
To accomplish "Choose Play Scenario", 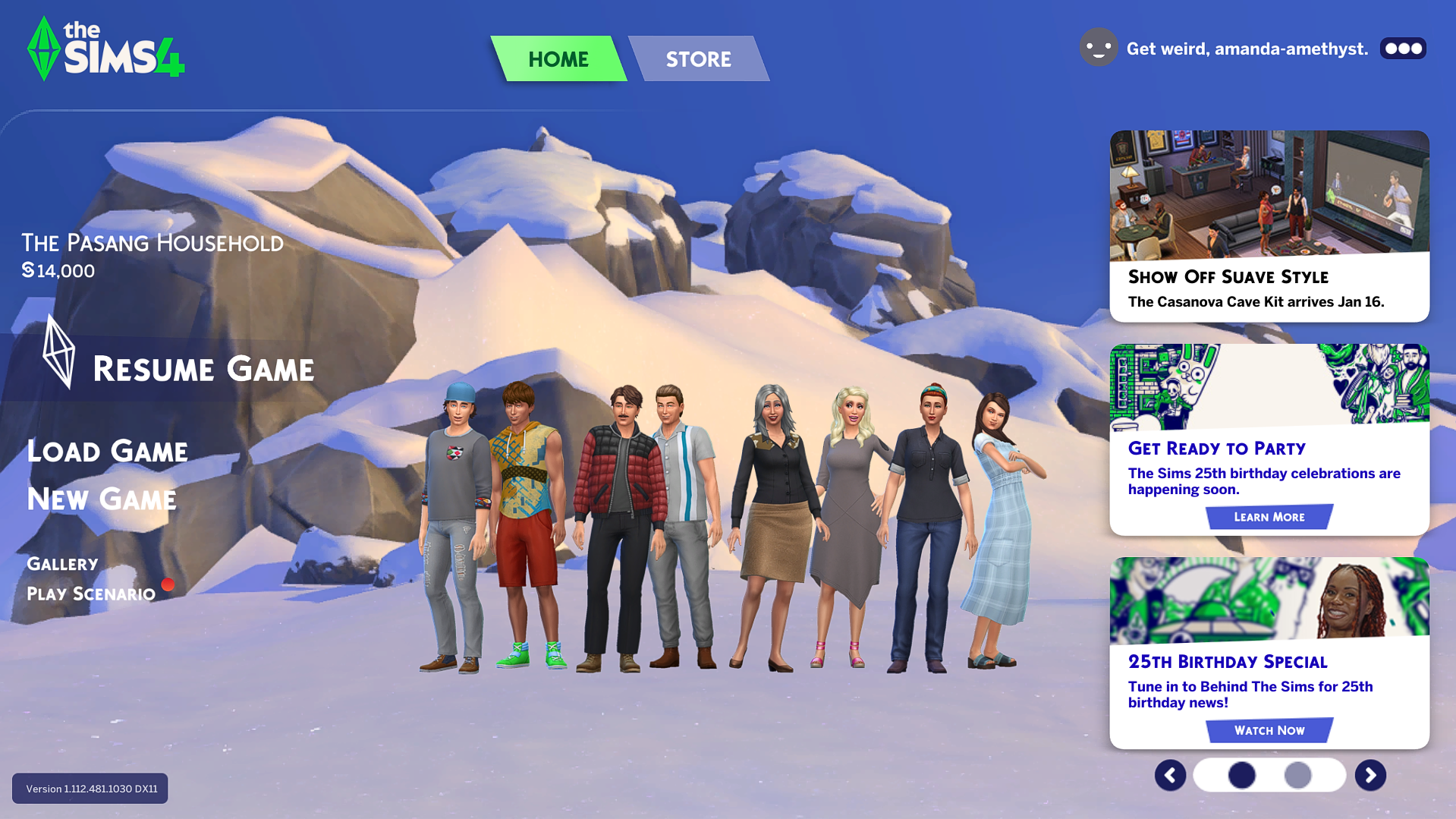I will [91, 594].
